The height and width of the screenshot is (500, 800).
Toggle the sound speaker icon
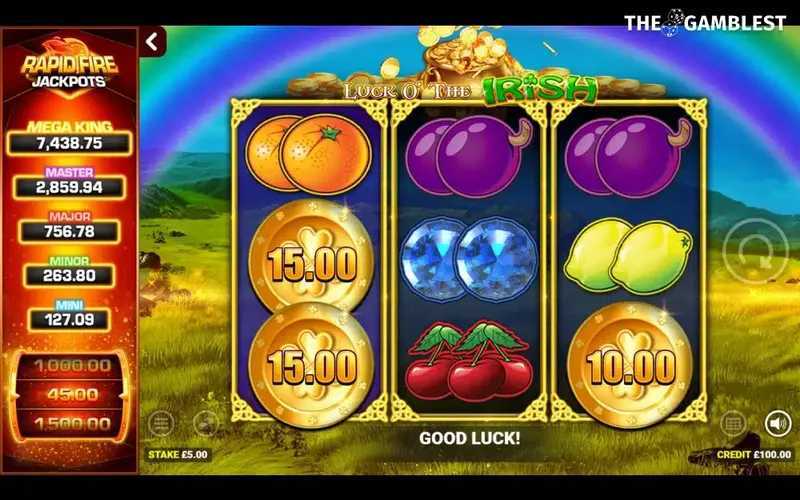tap(777, 423)
